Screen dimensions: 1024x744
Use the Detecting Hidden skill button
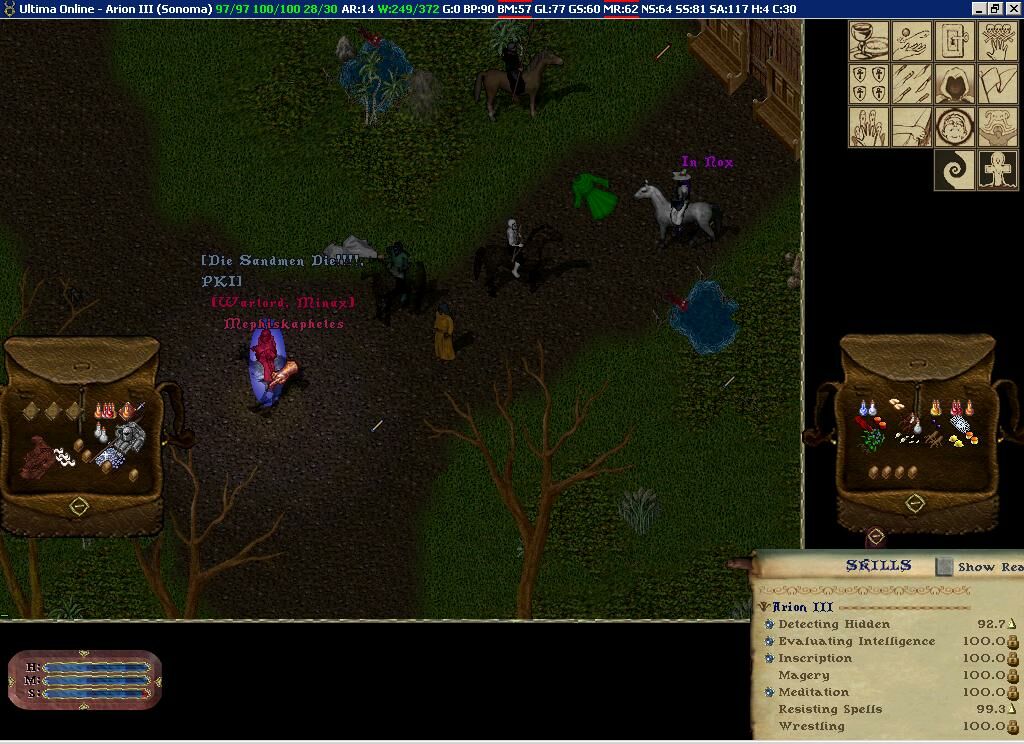click(x=769, y=624)
